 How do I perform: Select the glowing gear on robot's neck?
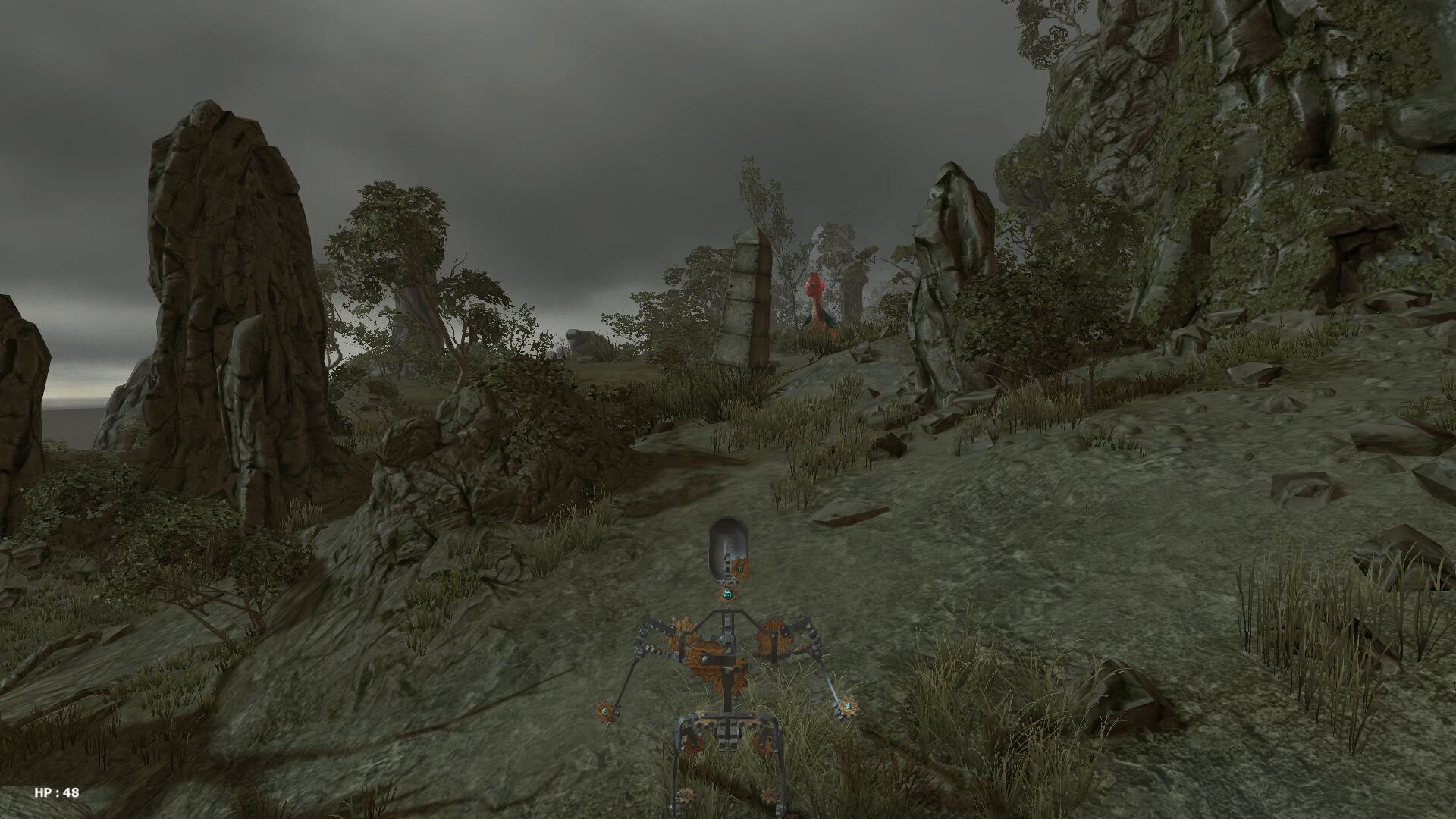pos(726,595)
